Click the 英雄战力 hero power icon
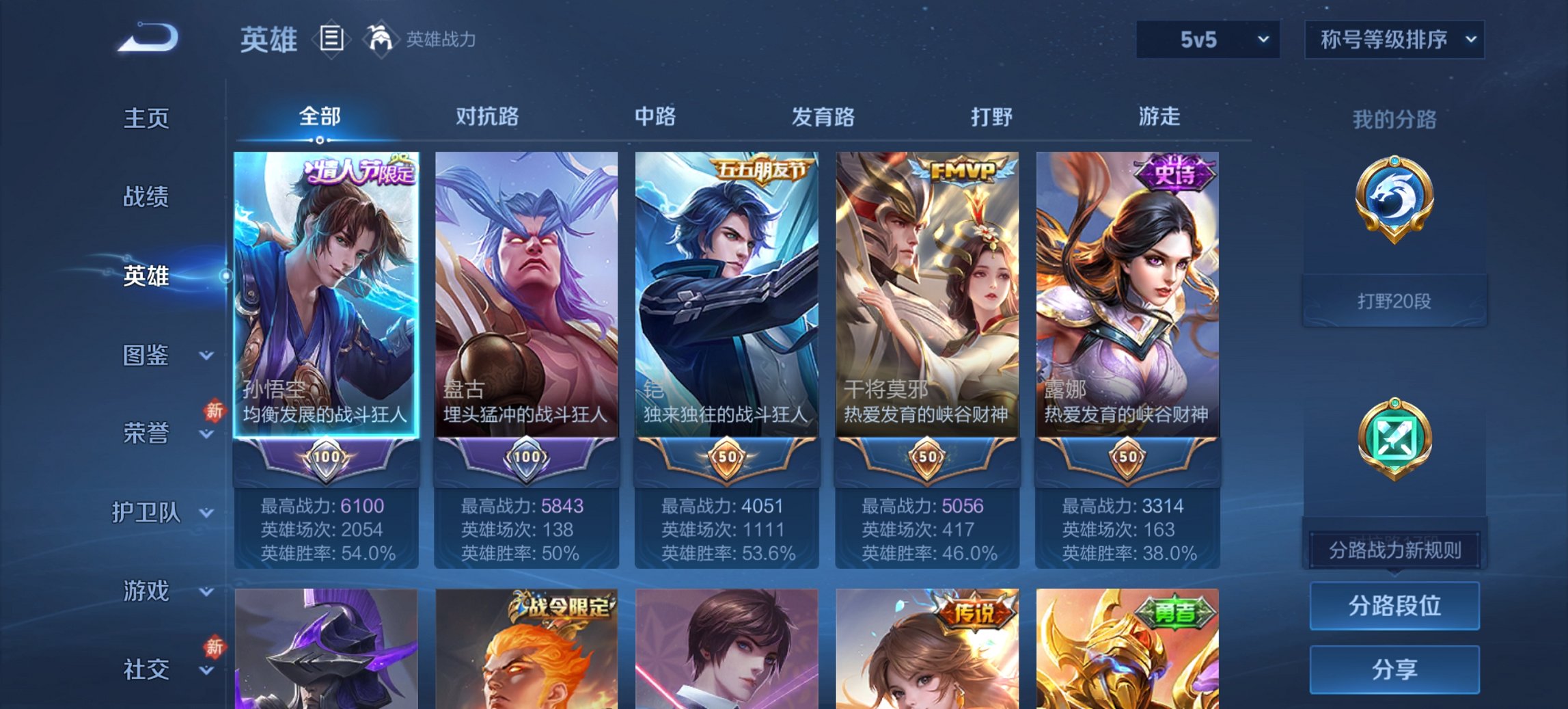 pos(381,39)
